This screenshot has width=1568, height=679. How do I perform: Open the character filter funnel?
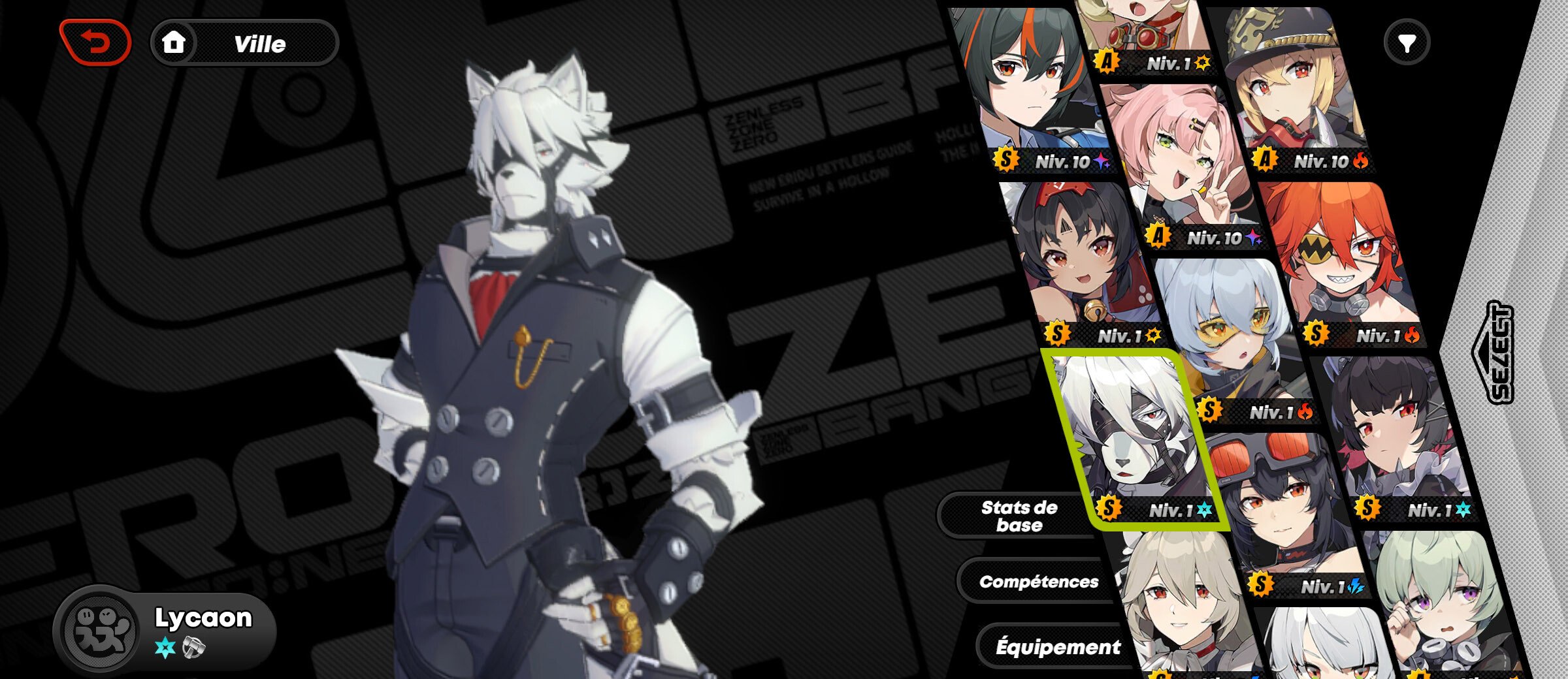(x=1407, y=43)
